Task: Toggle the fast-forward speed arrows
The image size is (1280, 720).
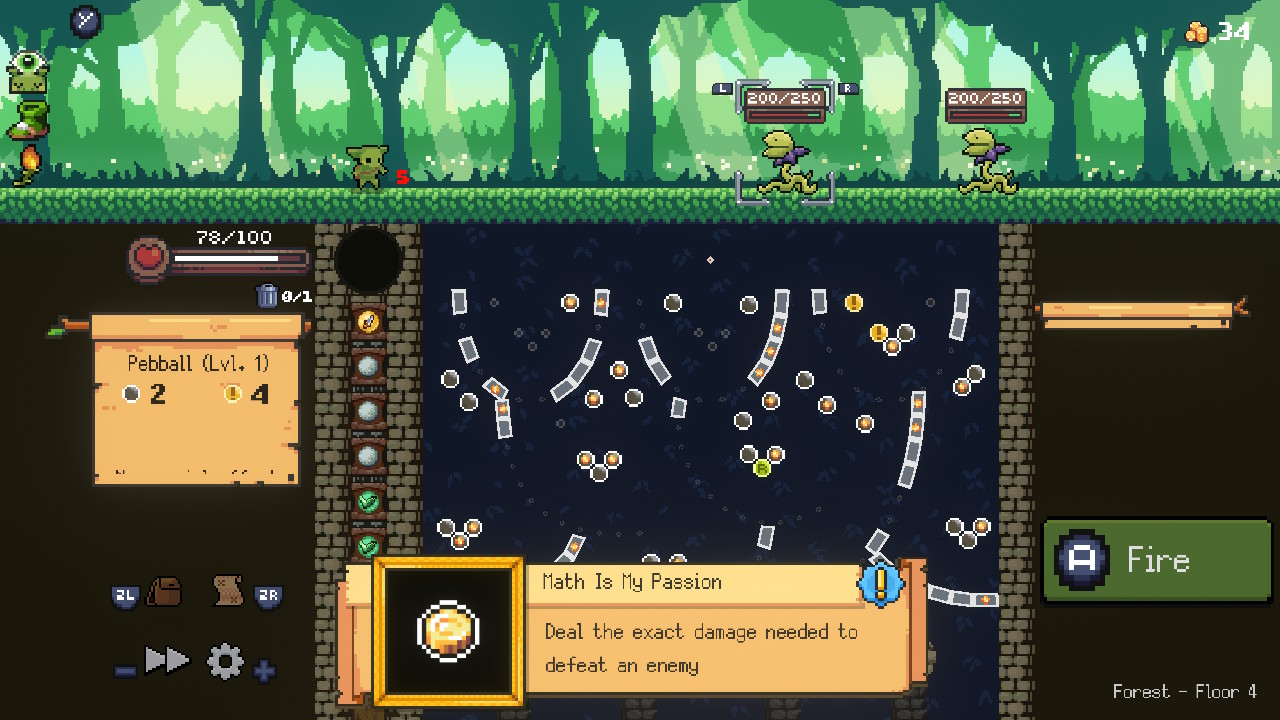Action: [x=167, y=660]
